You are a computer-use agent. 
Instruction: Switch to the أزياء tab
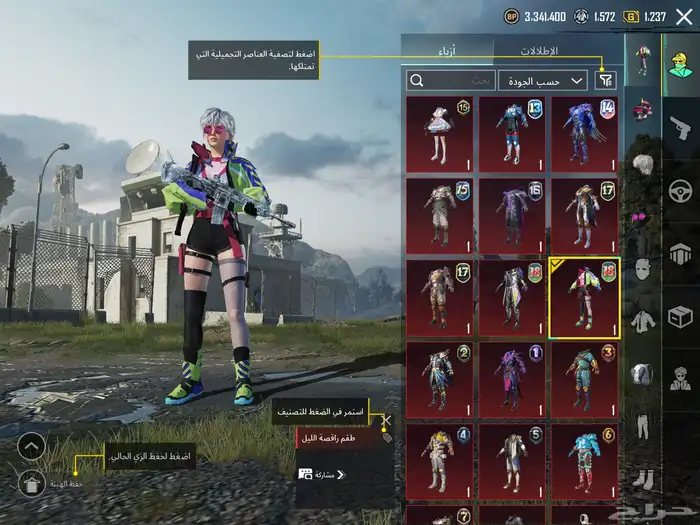point(446,50)
